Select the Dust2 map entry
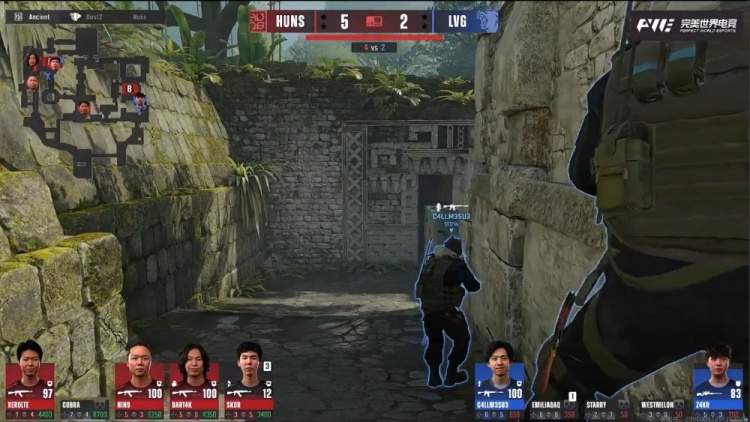The height and width of the screenshot is (422, 750). (95, 17)
